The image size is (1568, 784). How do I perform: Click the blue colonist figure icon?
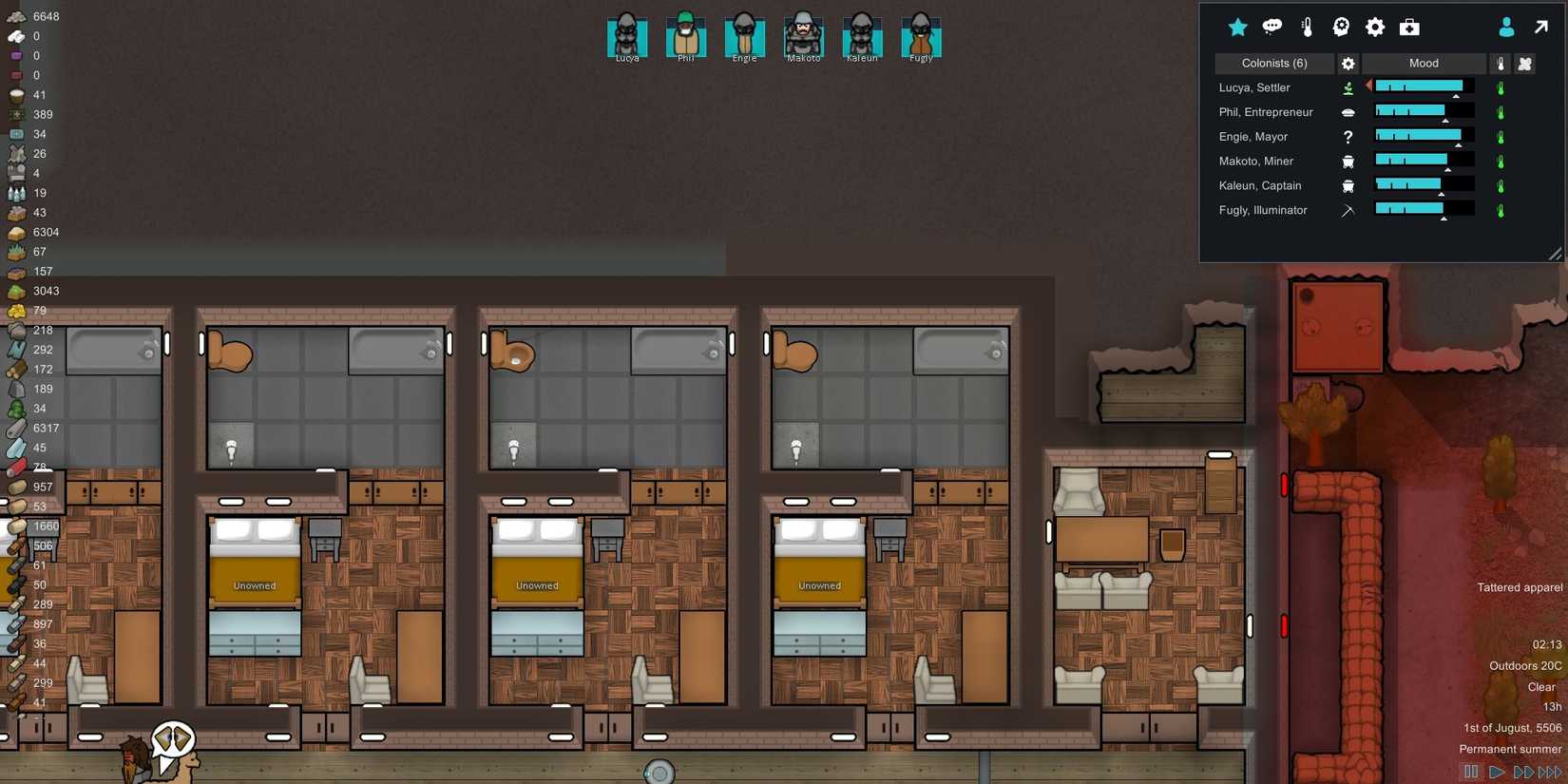1506,27
